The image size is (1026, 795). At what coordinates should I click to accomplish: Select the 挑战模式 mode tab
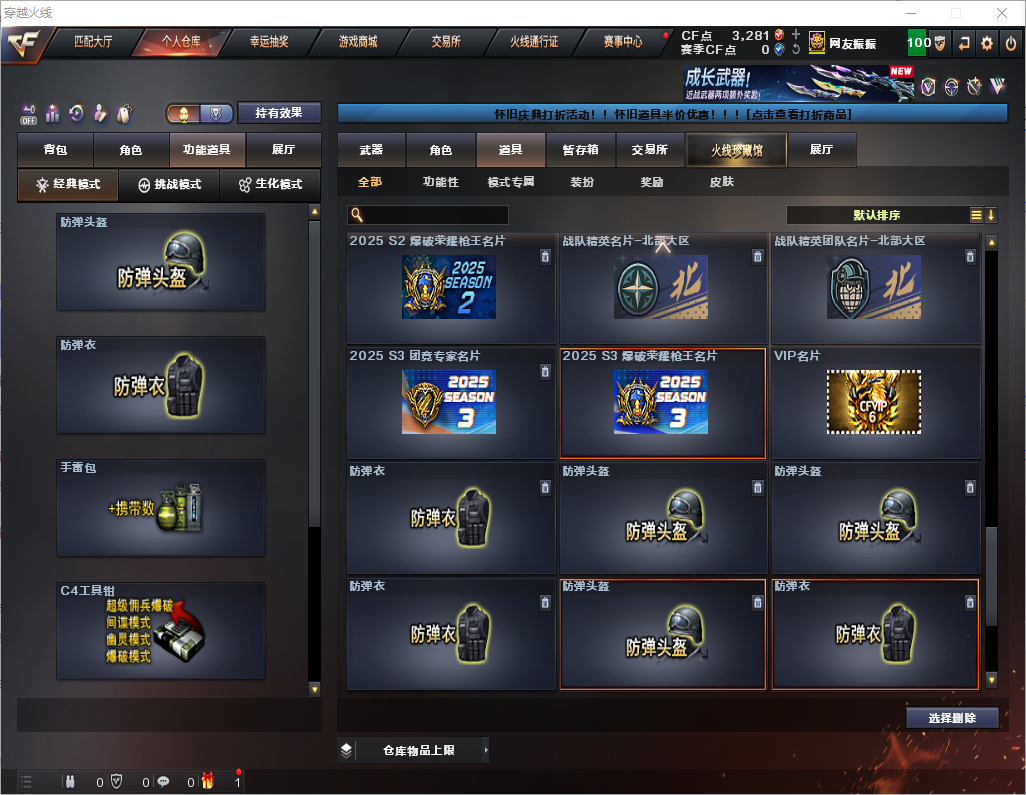[x=169, y=185]
